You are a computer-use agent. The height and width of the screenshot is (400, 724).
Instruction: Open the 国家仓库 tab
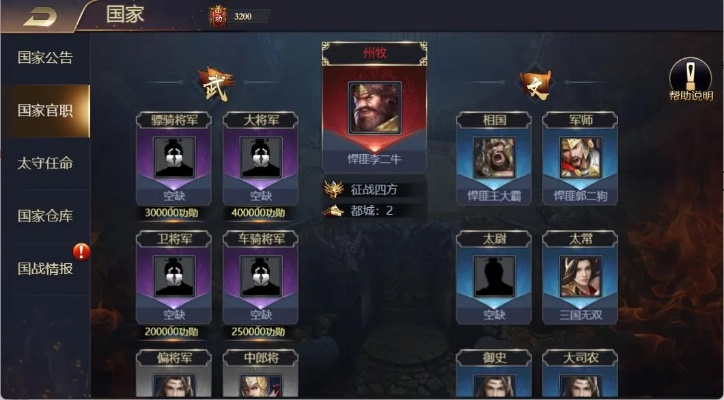[x=45, y=215]
